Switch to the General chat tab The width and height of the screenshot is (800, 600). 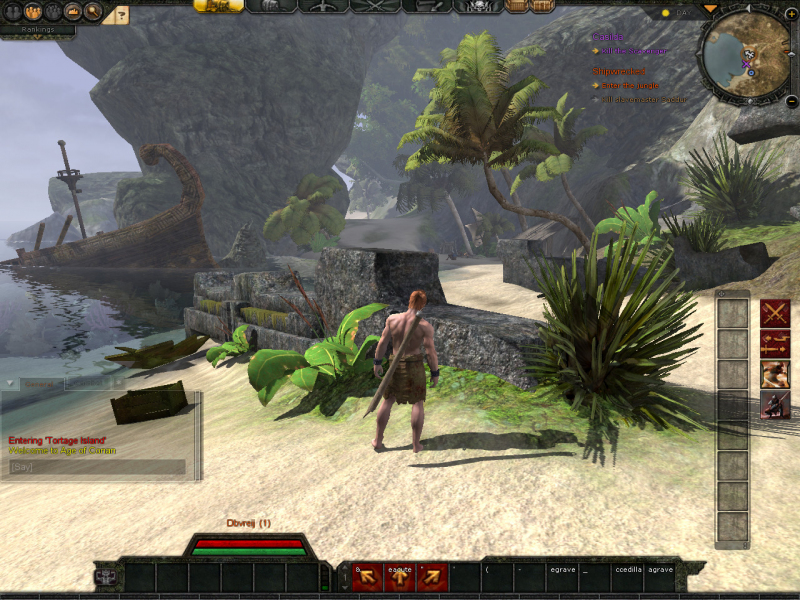pos(40,384)
